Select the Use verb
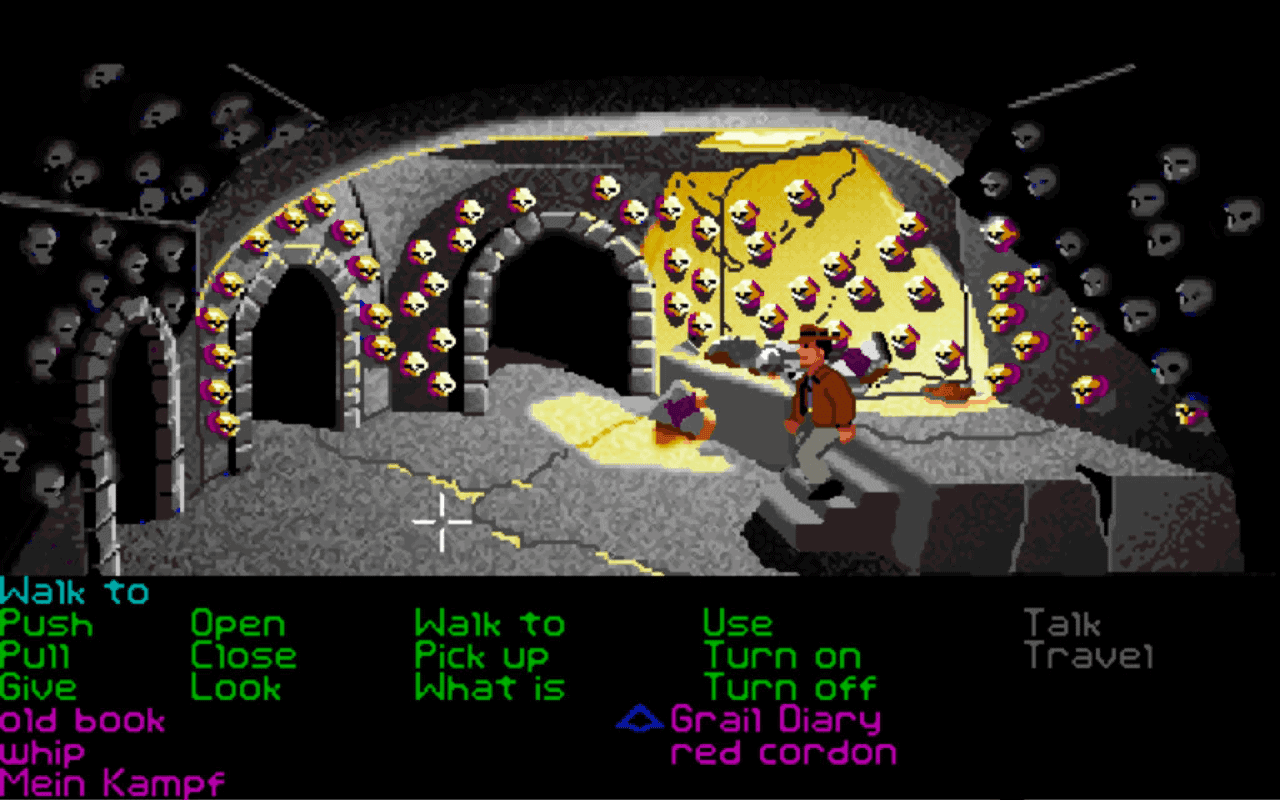 coord(738,623)
